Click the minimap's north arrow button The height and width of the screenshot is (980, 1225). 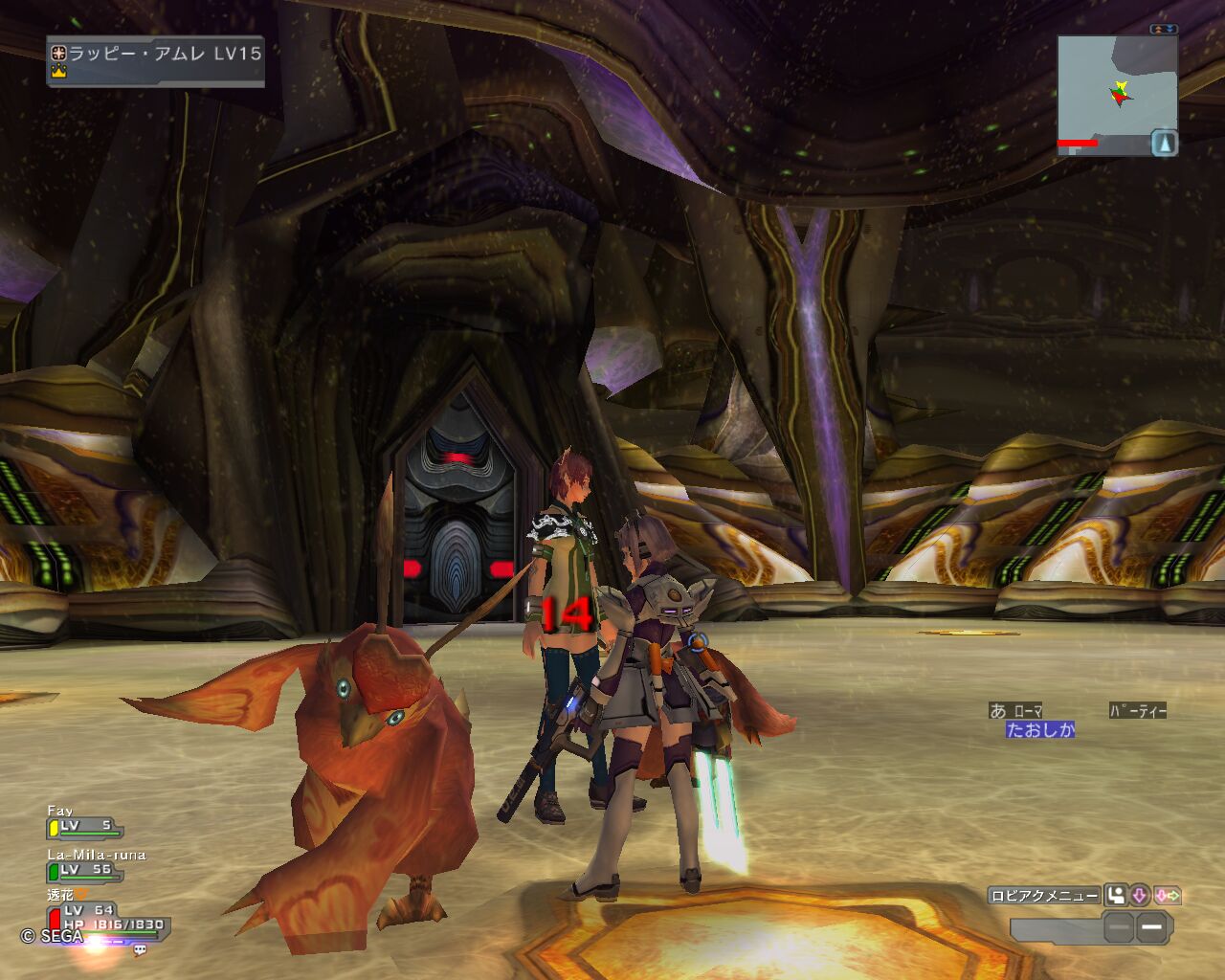pos(1164,144)
